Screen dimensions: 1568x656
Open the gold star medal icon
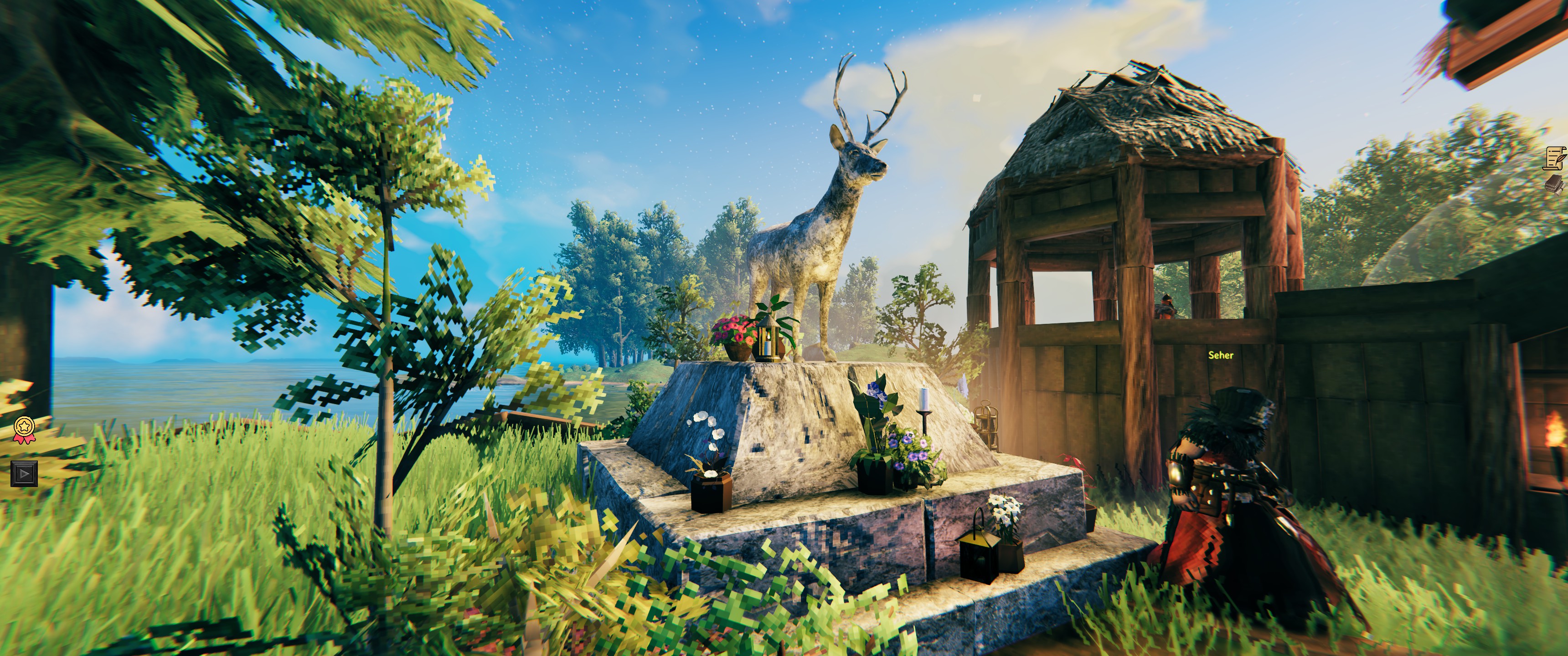coord(24,429)
